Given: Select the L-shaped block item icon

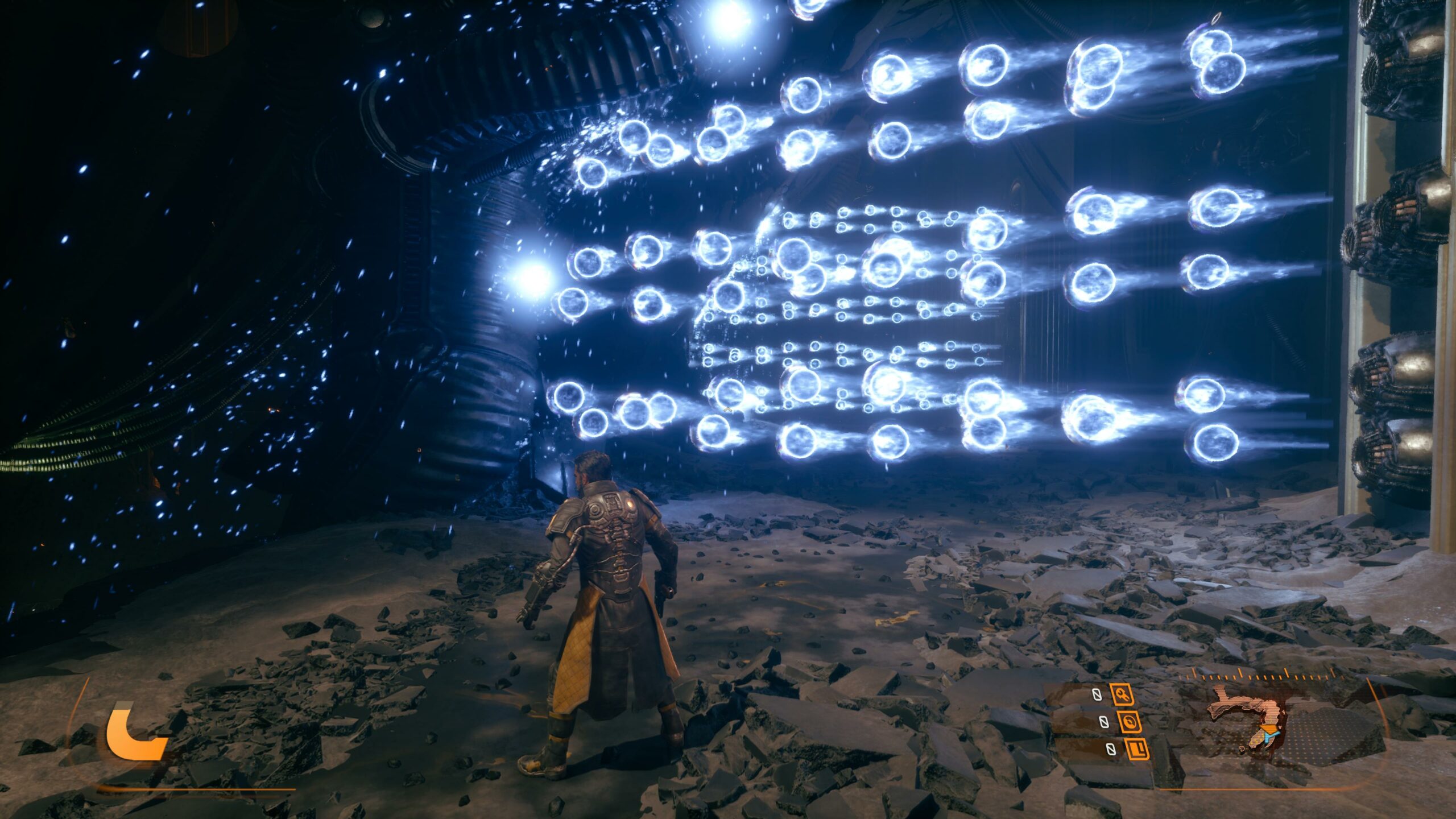Looking at the screenshot, I should pyautogui.click(x=1139, y=749).
